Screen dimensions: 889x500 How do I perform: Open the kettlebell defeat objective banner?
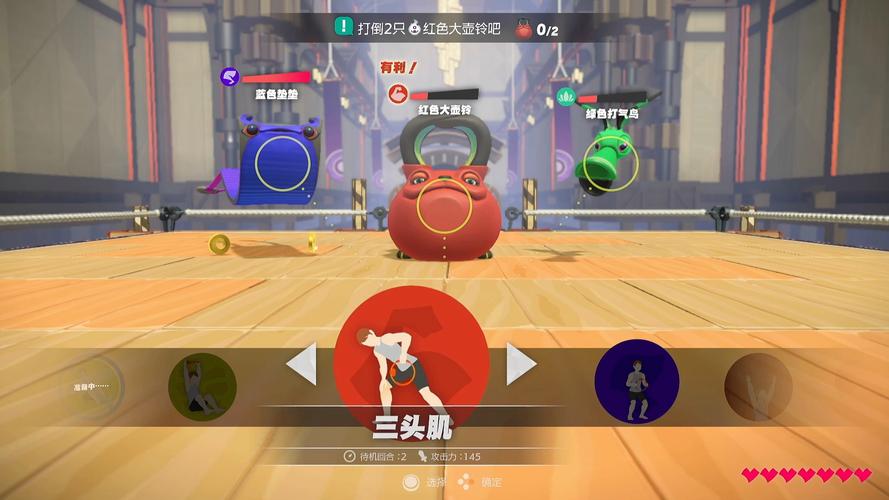click(445, 28)
